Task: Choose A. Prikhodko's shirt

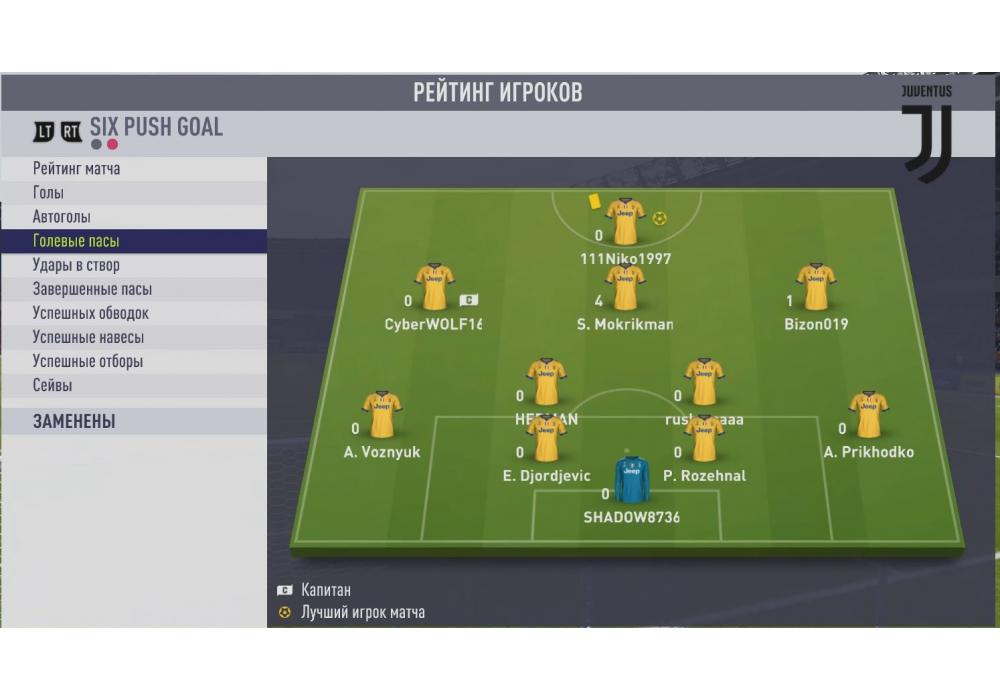Action: point(868,415)
